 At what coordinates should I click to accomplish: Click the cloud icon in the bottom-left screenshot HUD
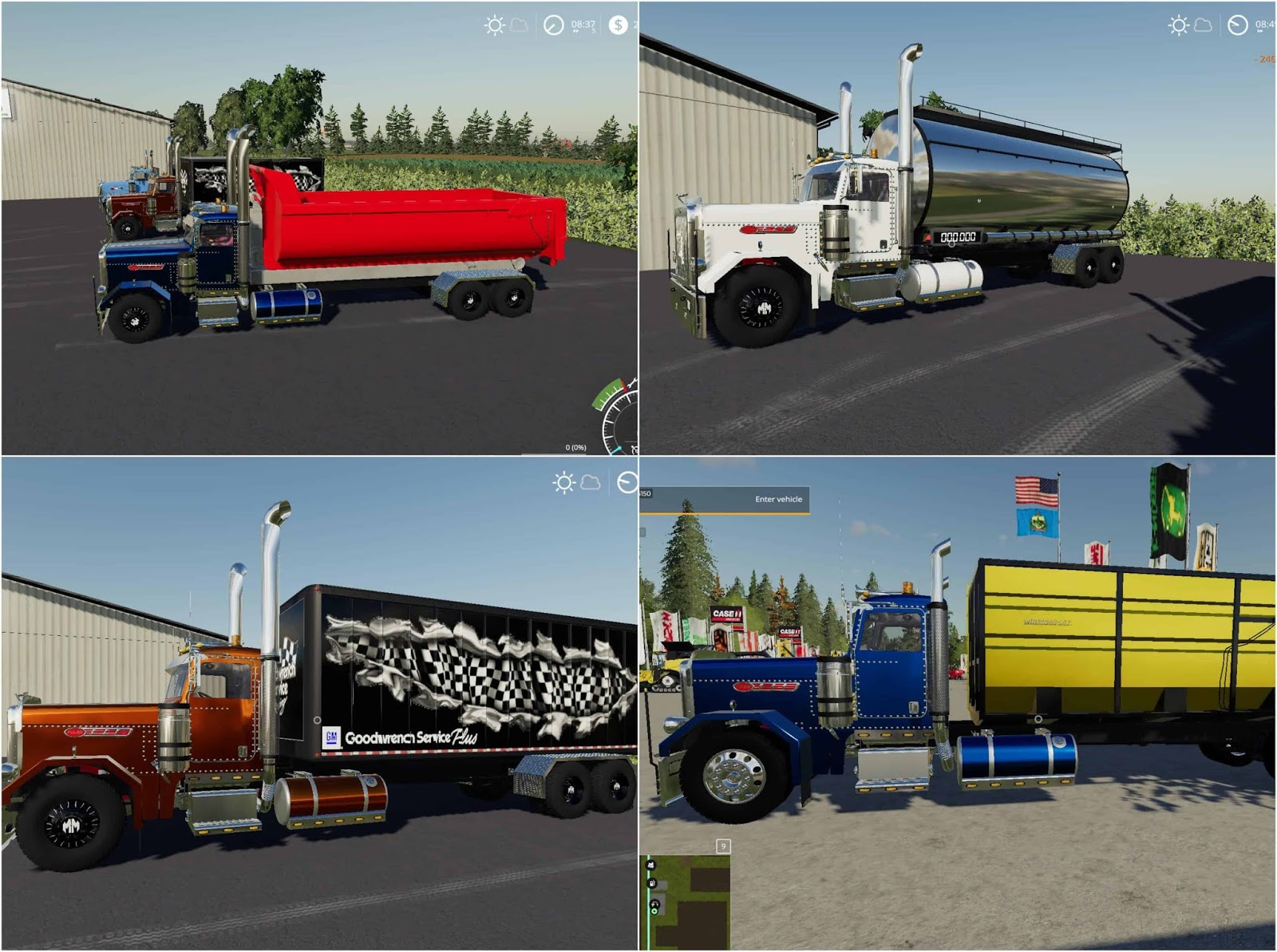point(591,483)
